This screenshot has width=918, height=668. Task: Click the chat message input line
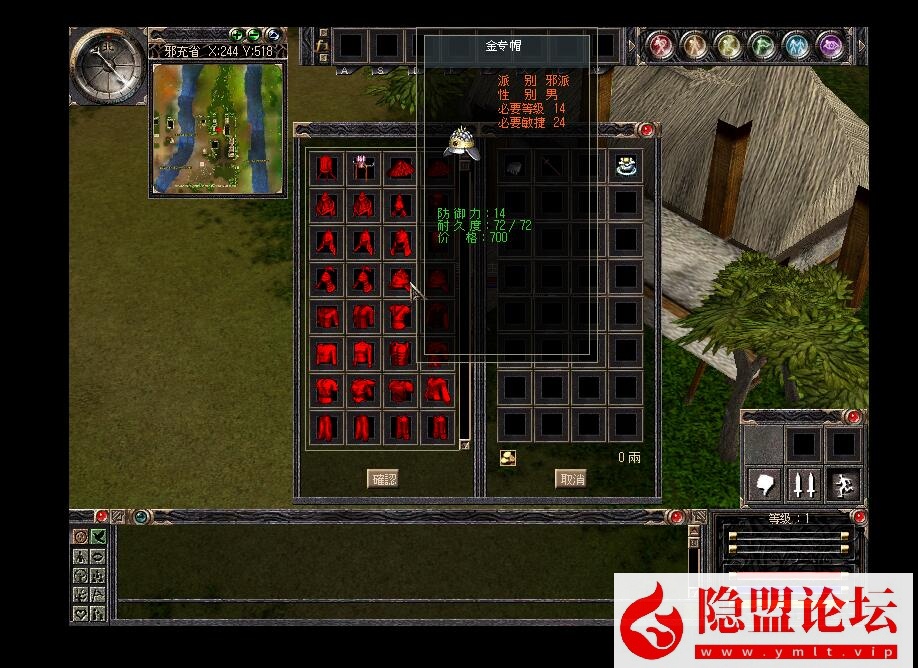coord(400,607)
